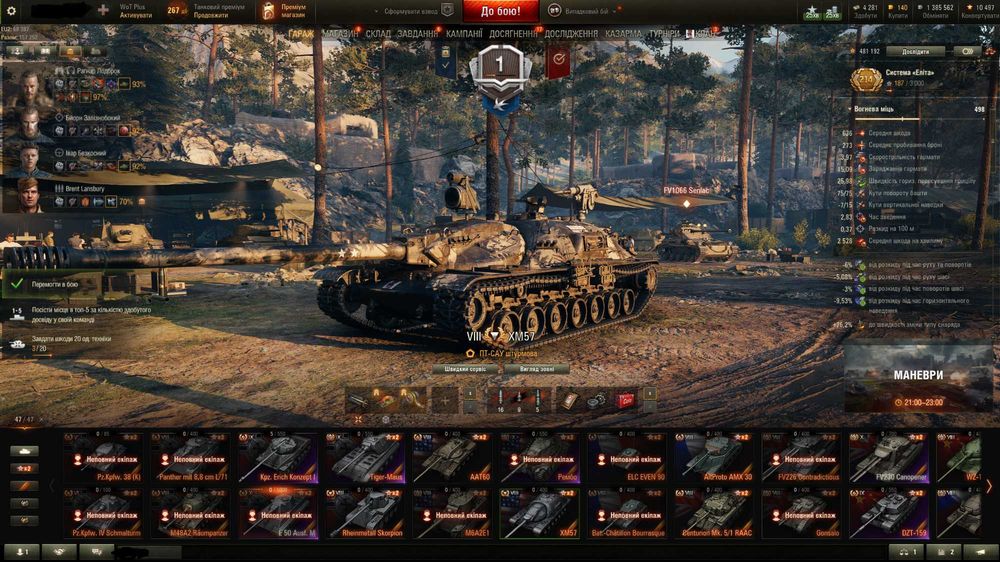Go to the ДОСЯГНЕННЯ tab
Image resolution: width=1000 pixels, height=562 pixels.
click(x=512, y=34)
